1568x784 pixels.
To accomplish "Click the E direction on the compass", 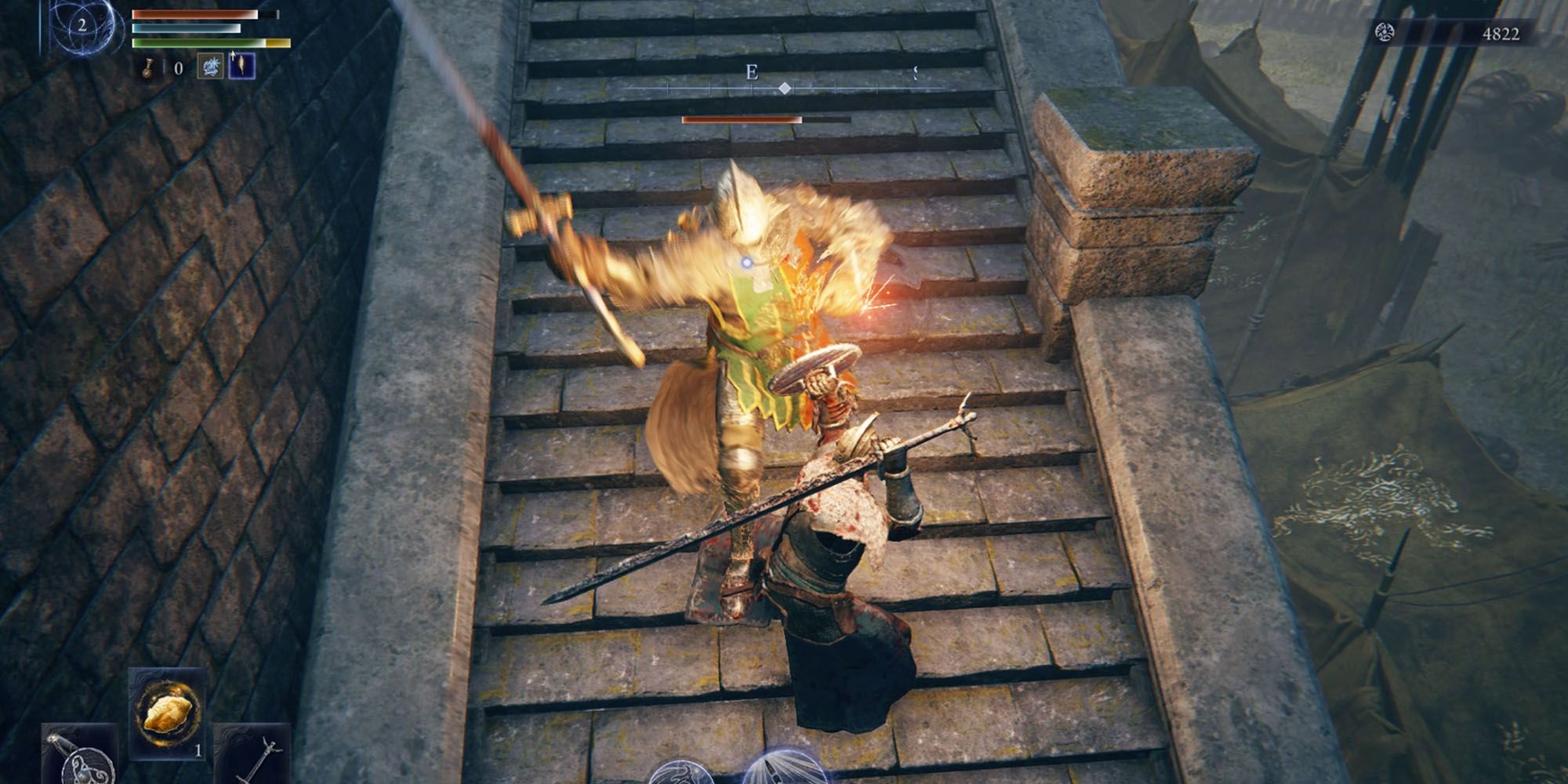I will pos(752,72).
